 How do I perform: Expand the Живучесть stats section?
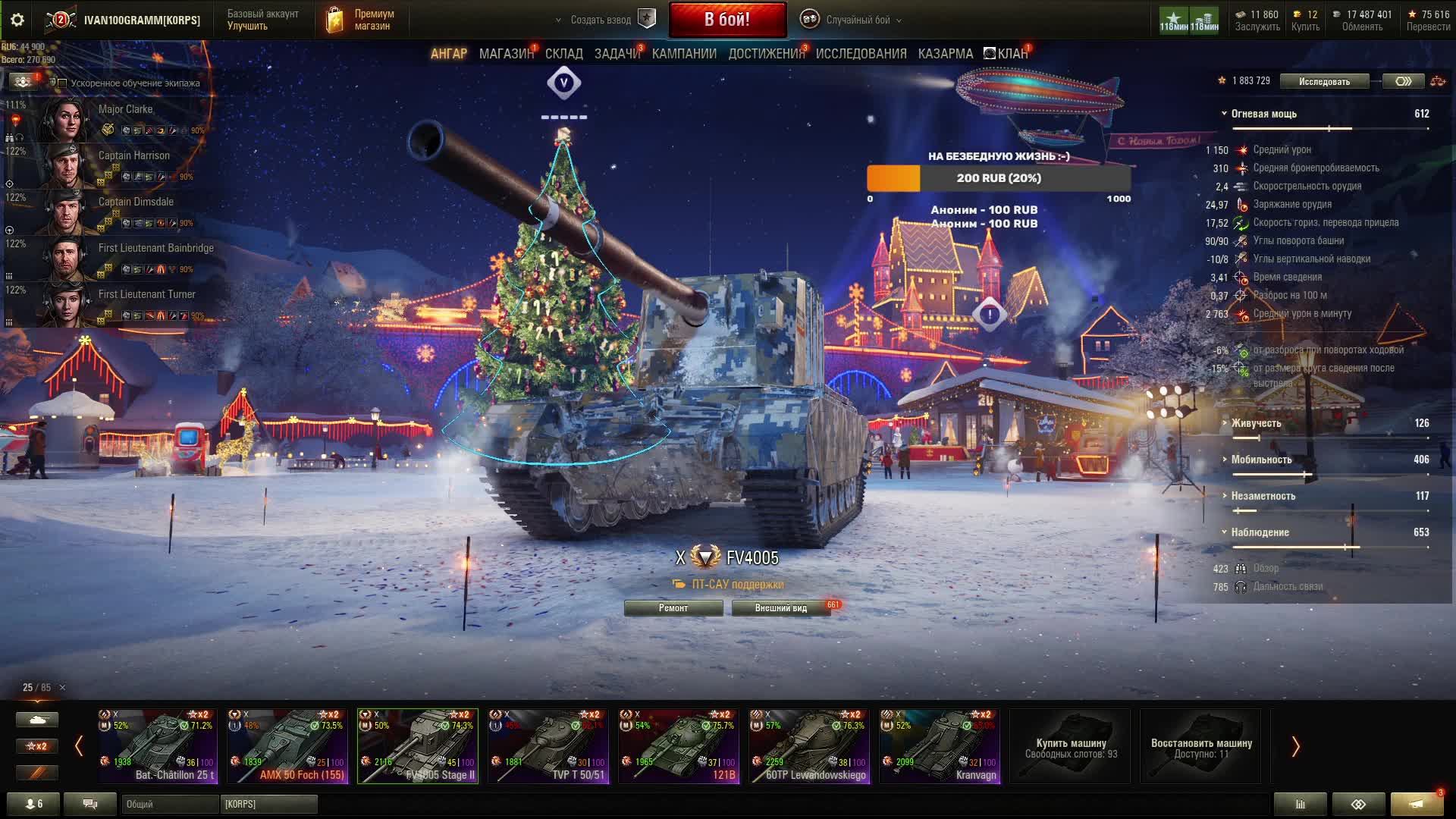1255,423
